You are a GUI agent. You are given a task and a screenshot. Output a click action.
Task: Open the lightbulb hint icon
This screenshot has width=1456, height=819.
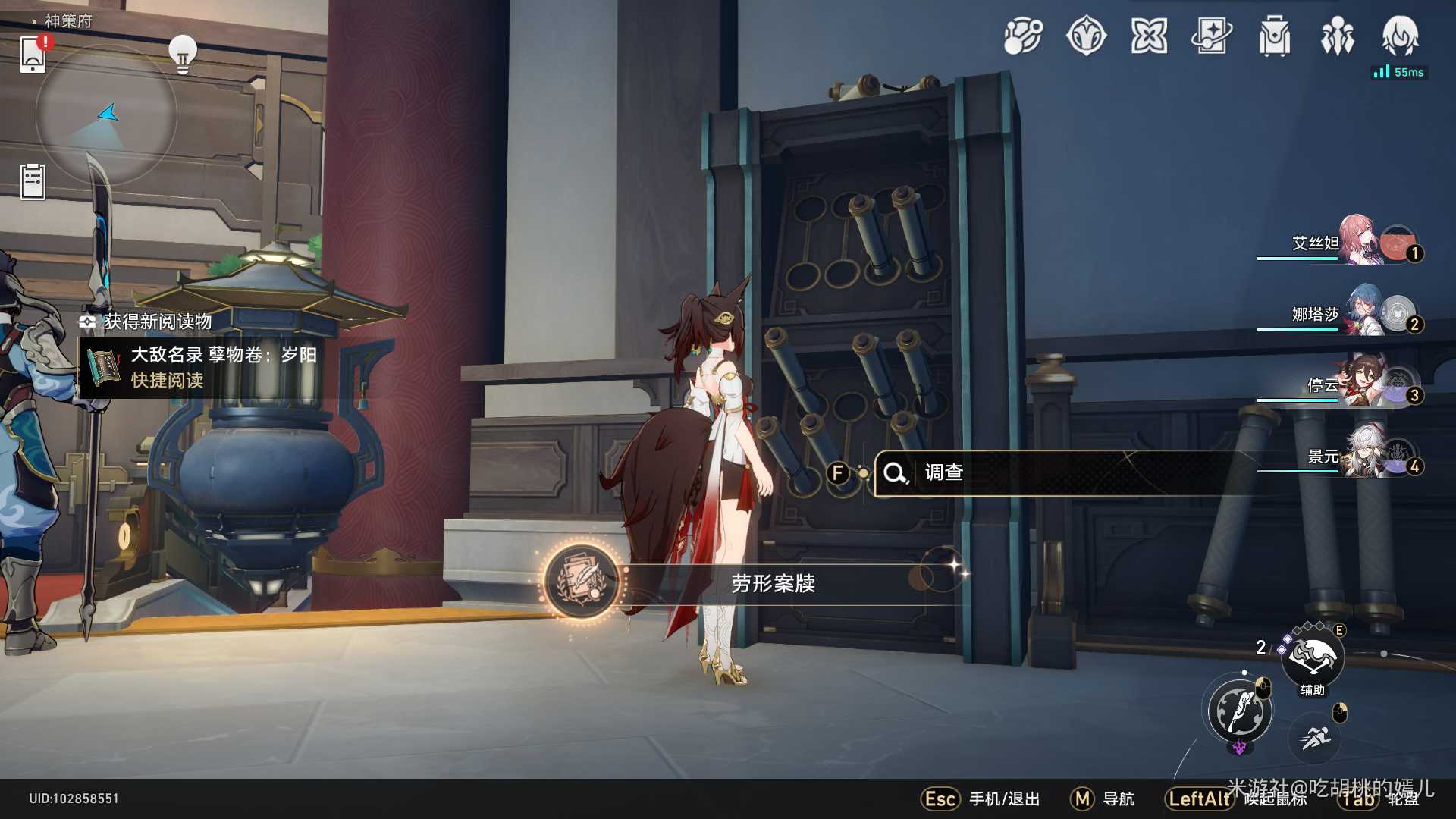(x=183, y=54)
